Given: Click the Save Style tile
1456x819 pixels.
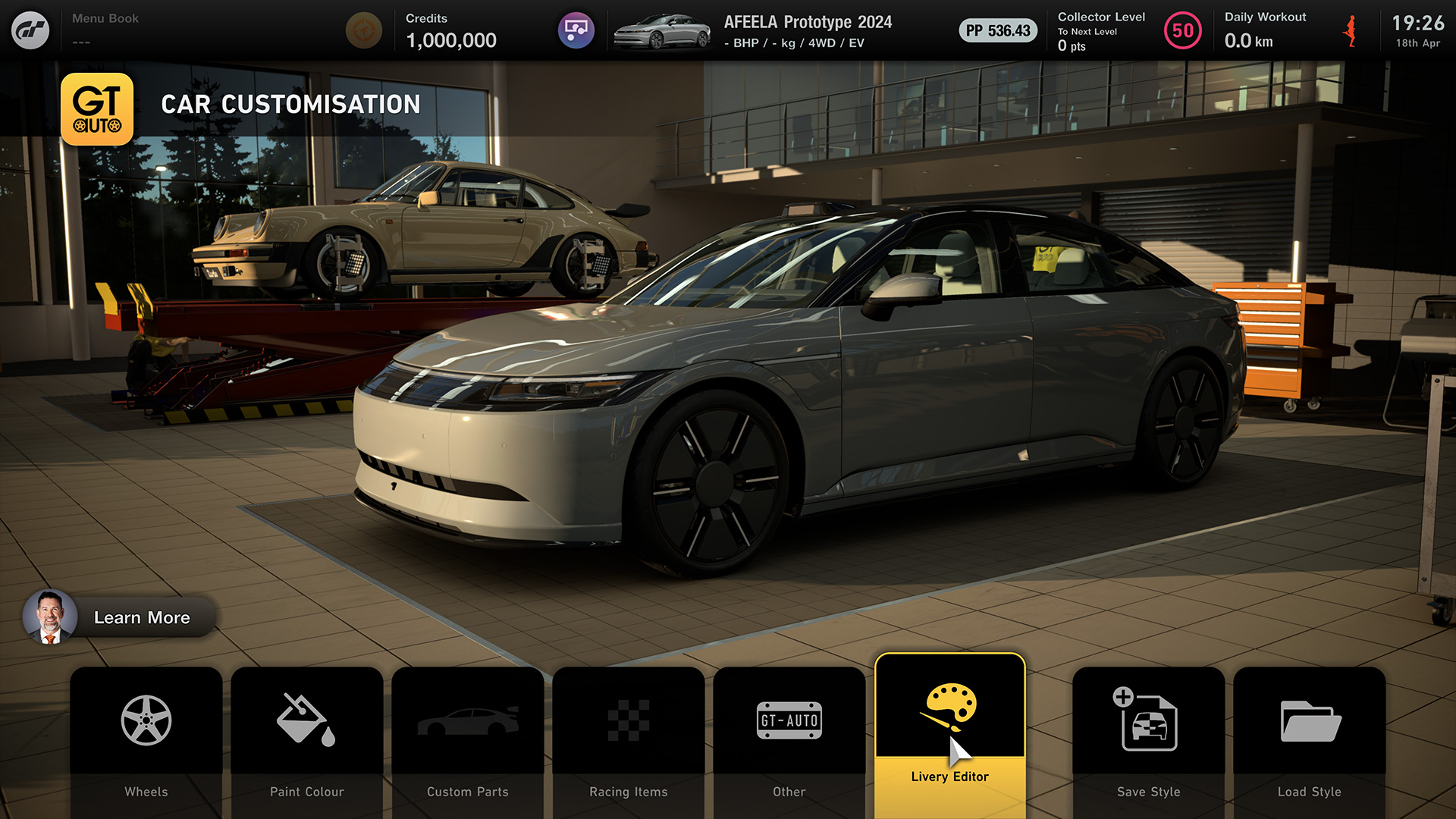Looking at the screenshot, I should coord(1149,739).
